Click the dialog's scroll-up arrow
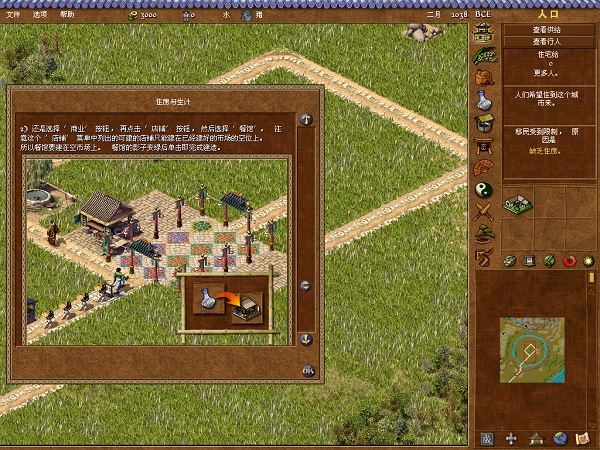This screenshot has height=450, width=600. (x=307, y=120)
